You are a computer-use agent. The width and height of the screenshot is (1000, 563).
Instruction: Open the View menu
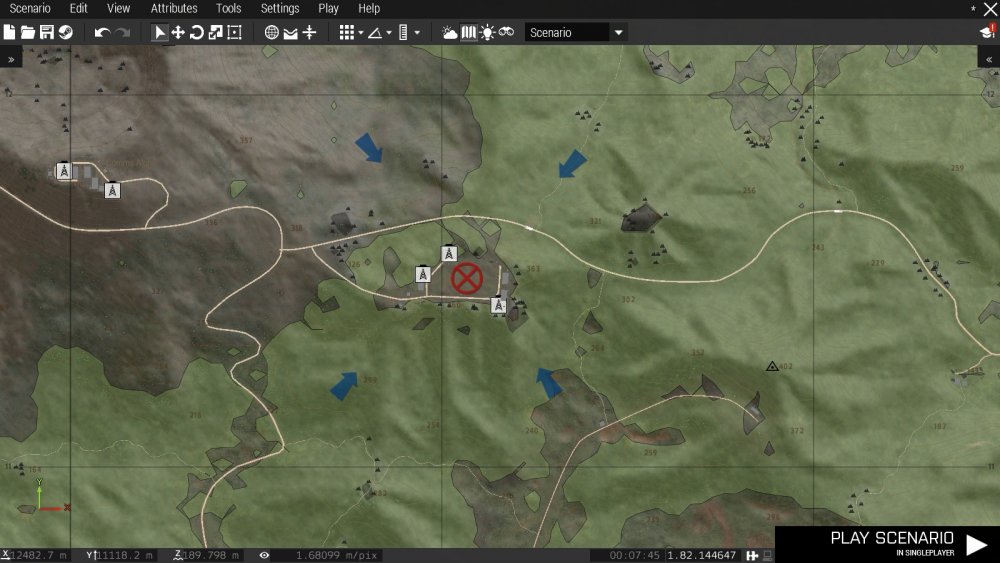pyautogui.click(x=118, y=8)
